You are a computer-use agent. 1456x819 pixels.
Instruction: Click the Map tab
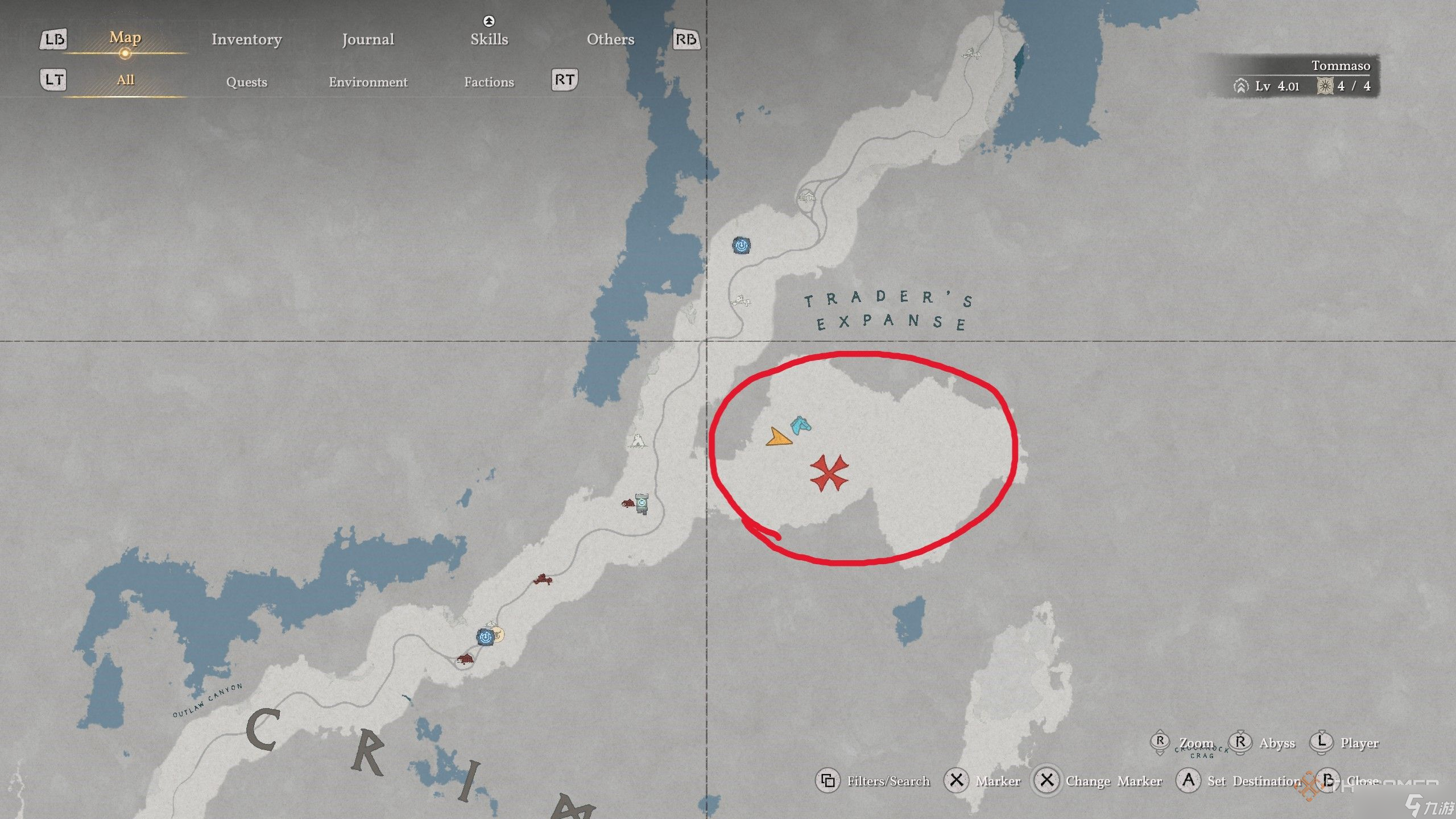point(125,38)
